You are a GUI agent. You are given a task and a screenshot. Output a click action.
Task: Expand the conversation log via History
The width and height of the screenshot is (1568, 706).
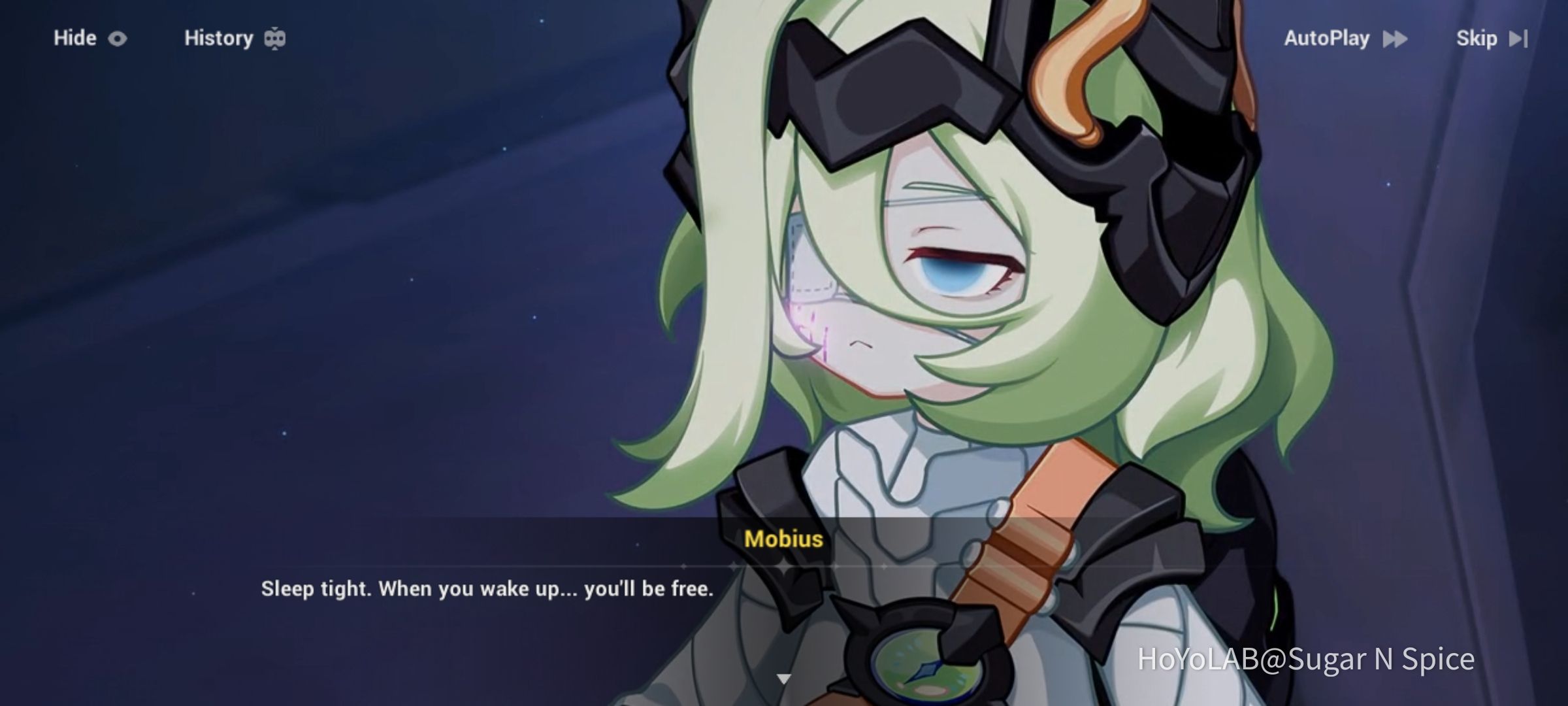219,38
